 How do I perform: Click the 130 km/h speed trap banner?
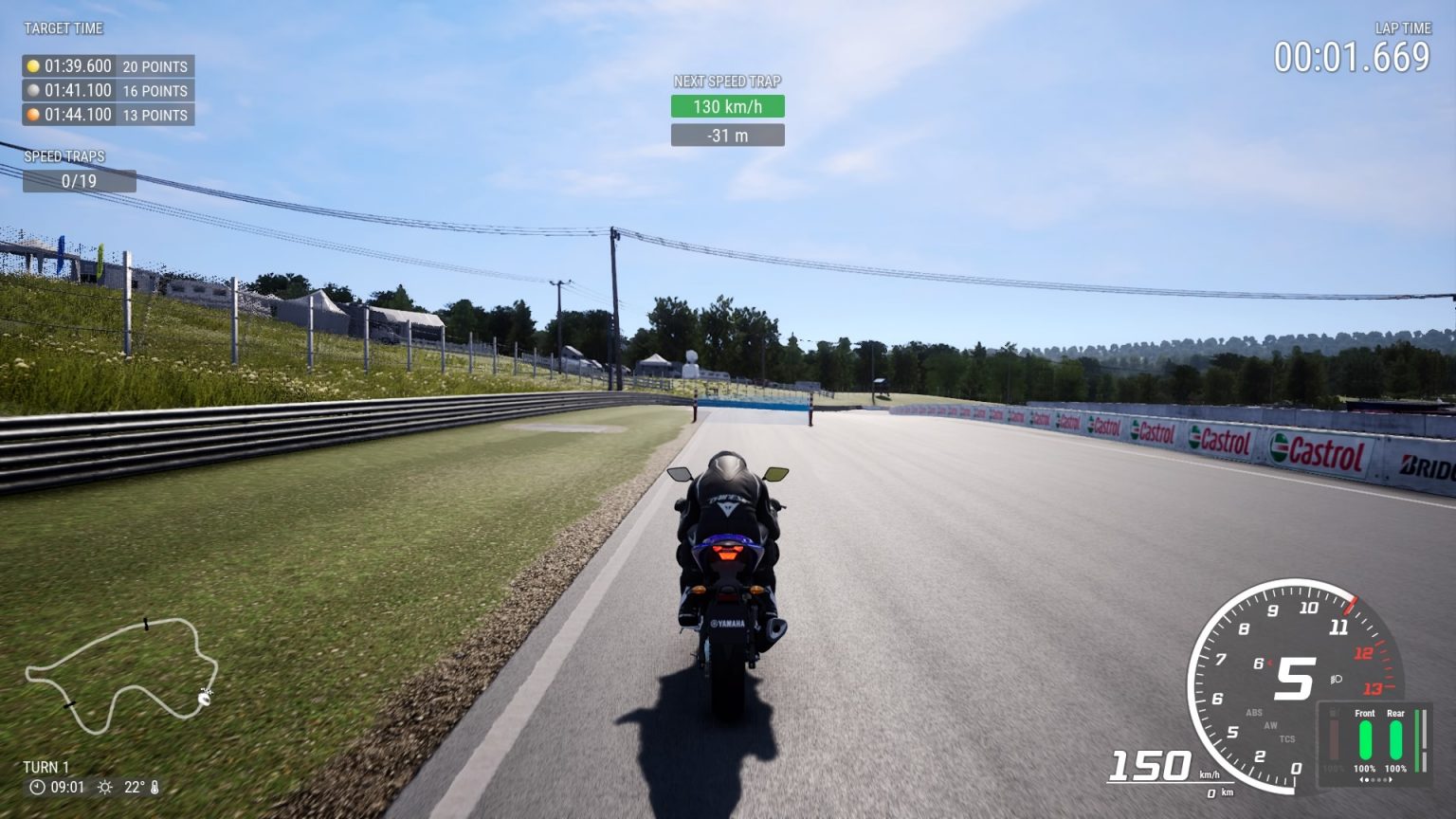point(727,106)
